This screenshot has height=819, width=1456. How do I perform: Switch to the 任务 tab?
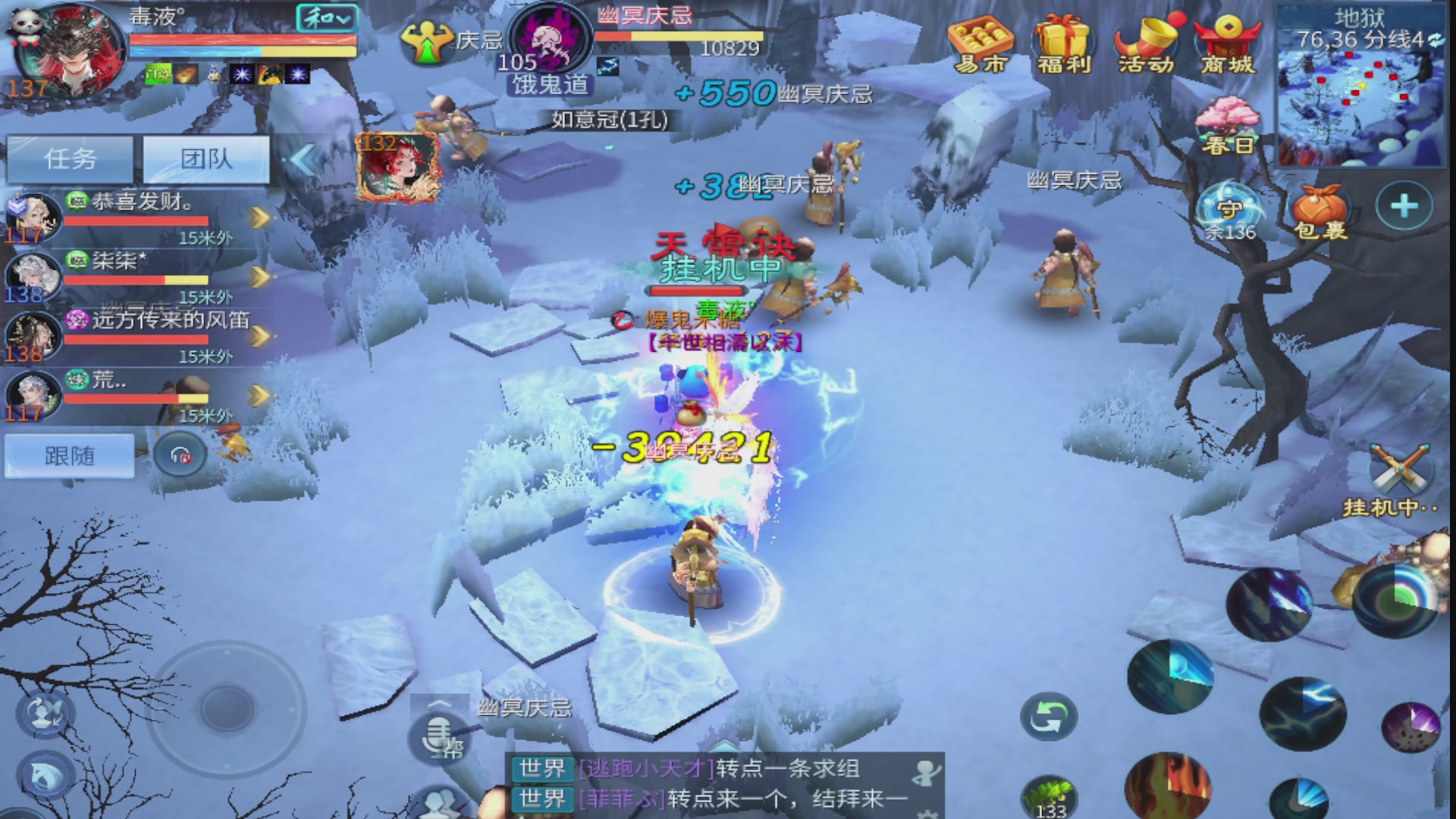pos(69,158)
